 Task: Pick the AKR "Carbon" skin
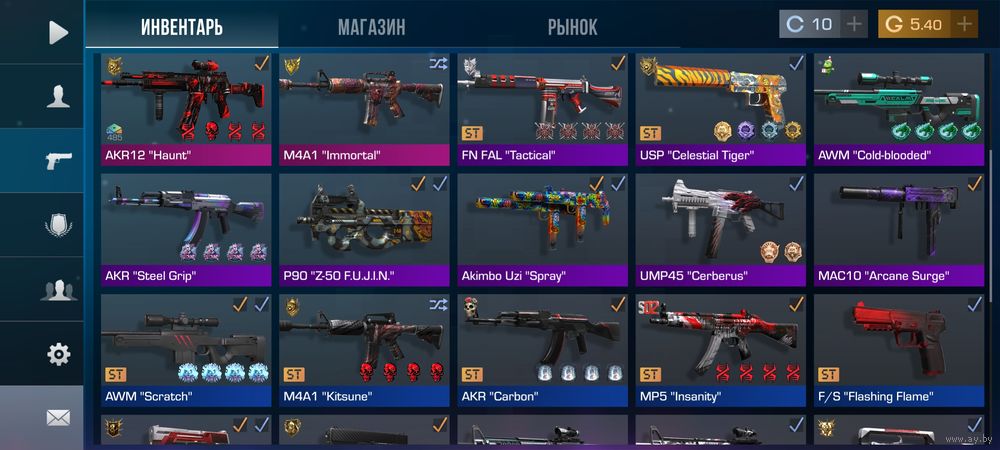point(542,347)
